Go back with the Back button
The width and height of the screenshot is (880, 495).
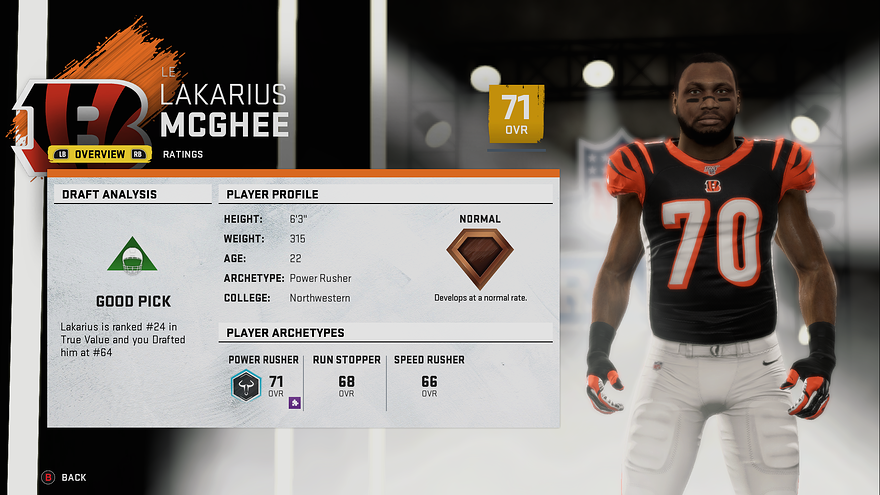coord(65,478)
